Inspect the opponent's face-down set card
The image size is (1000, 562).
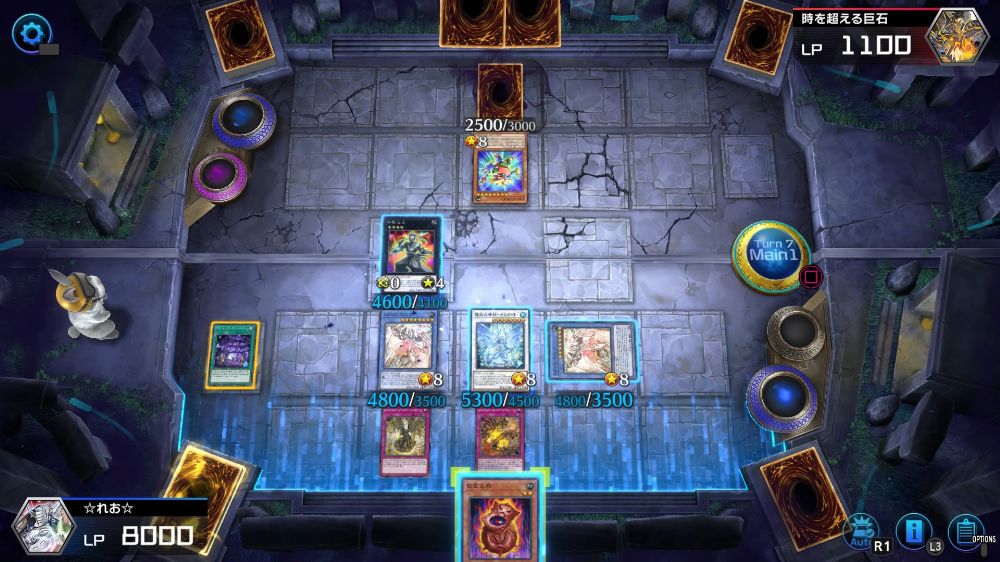pyautogui.click(x=499, y=92)
